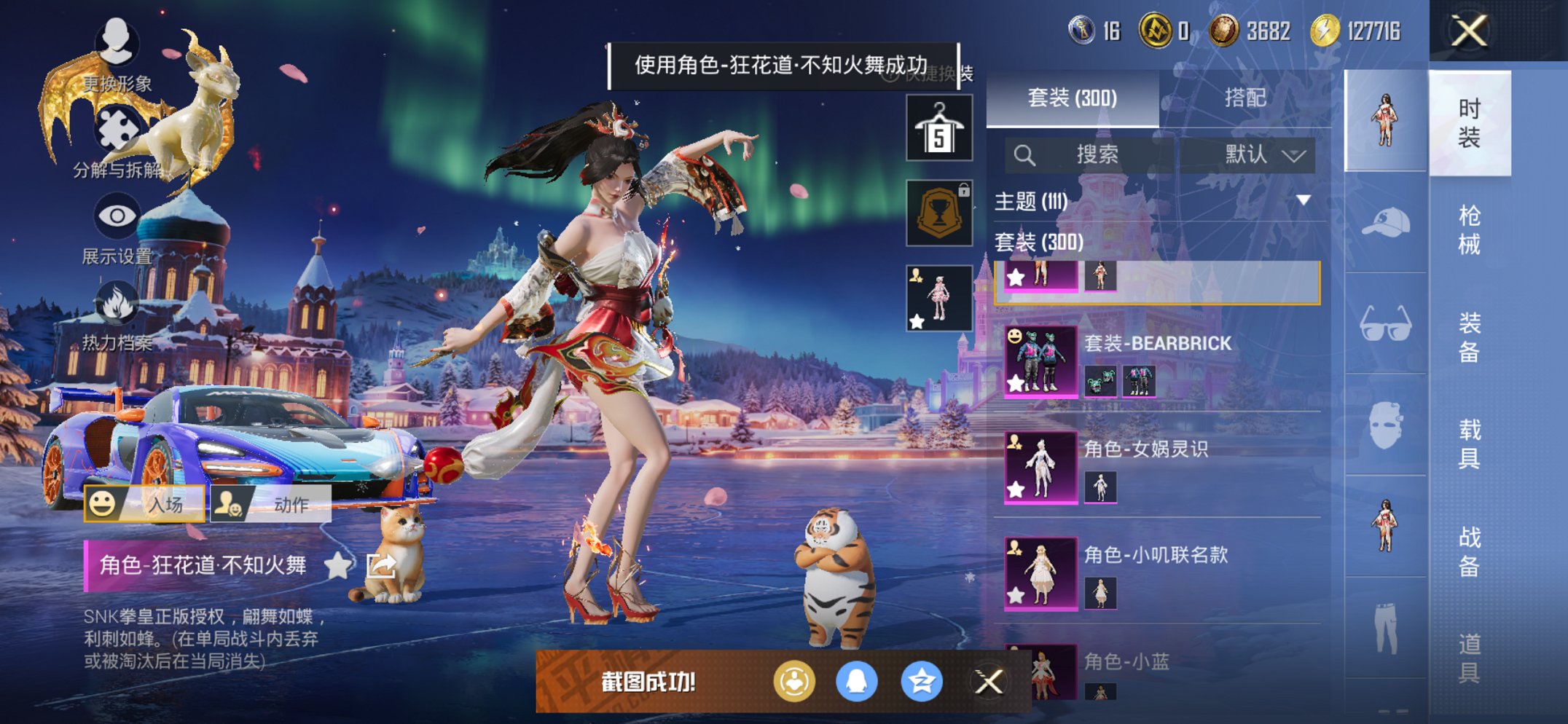The width and height of the screenshot is (1568, 724).
Task: Choose the 套装-BEARBRICK outfit
Action: point(1160,361)
